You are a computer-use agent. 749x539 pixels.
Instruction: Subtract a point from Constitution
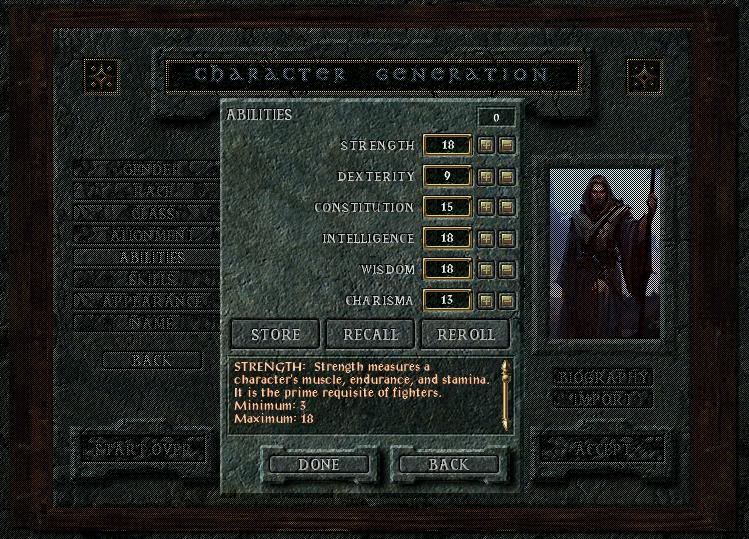click(506, 208)
